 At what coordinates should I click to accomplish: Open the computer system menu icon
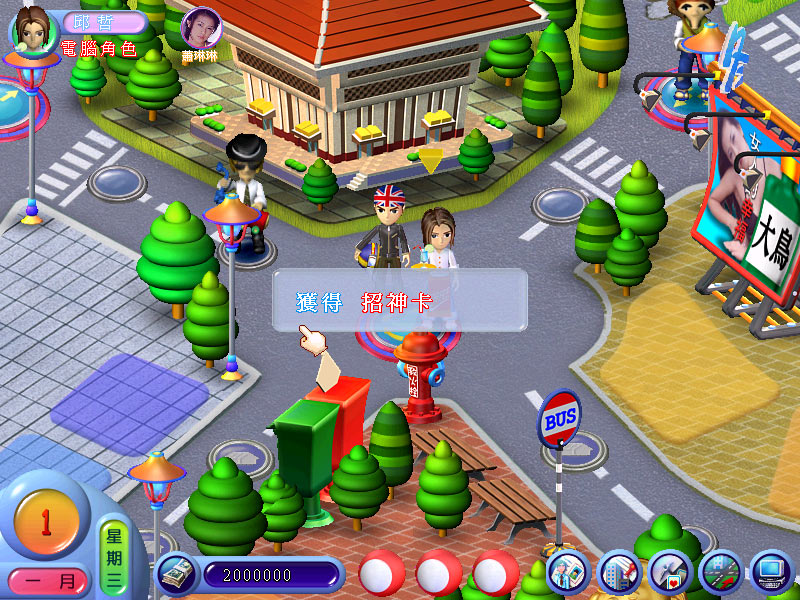coord(771,572)
